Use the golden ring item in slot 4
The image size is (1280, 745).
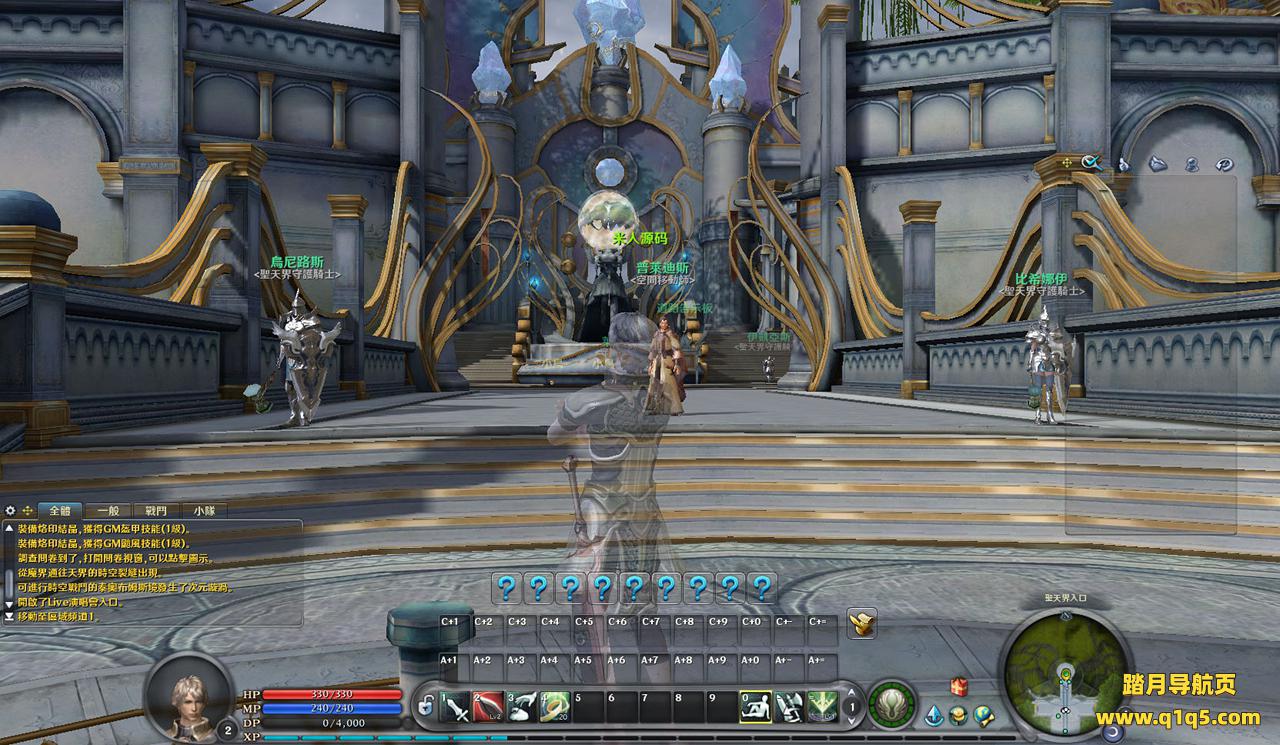(x=555, y=706)
